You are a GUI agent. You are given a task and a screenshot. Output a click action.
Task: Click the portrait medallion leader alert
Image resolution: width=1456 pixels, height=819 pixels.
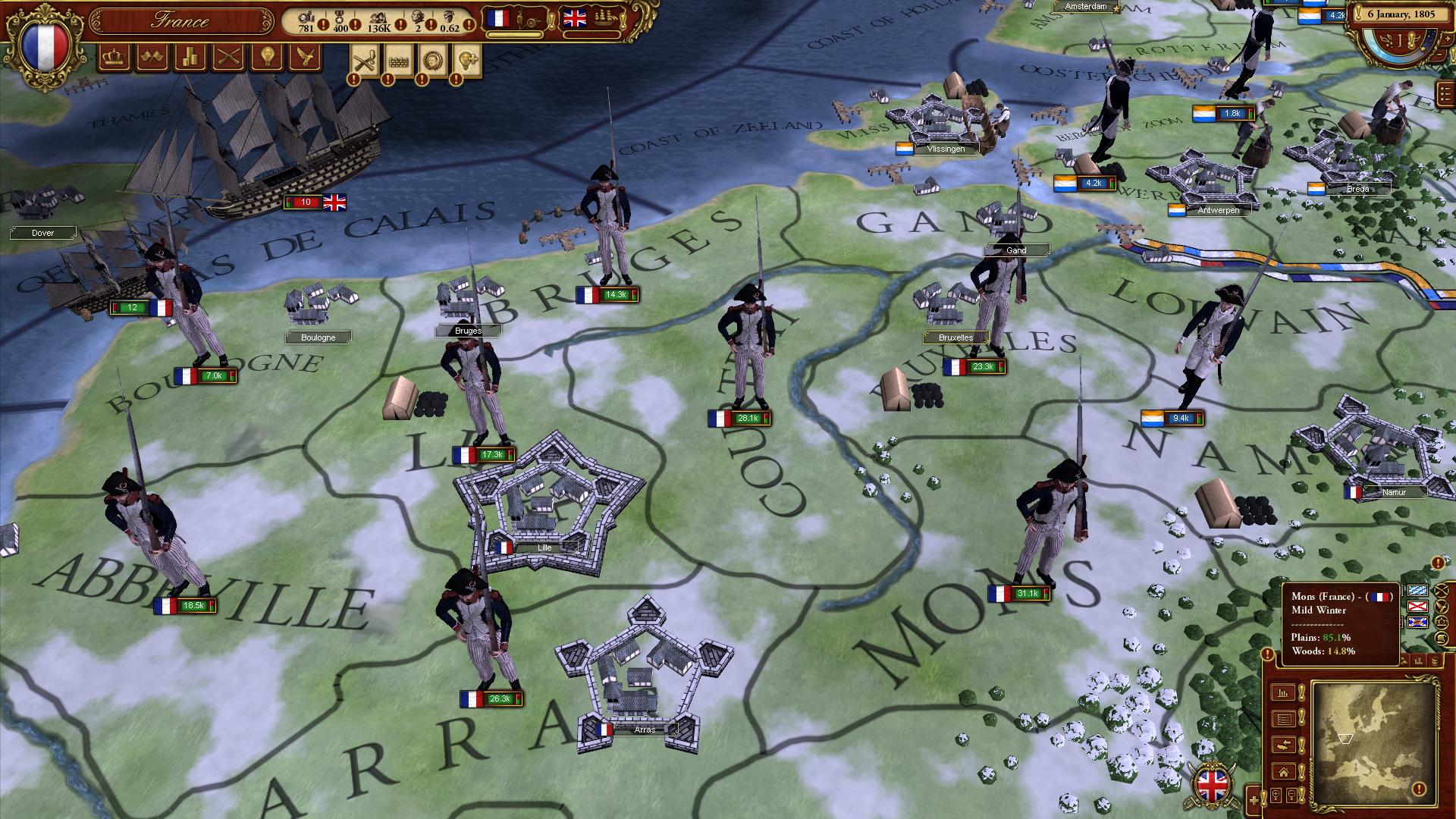[x=432, y=59]
